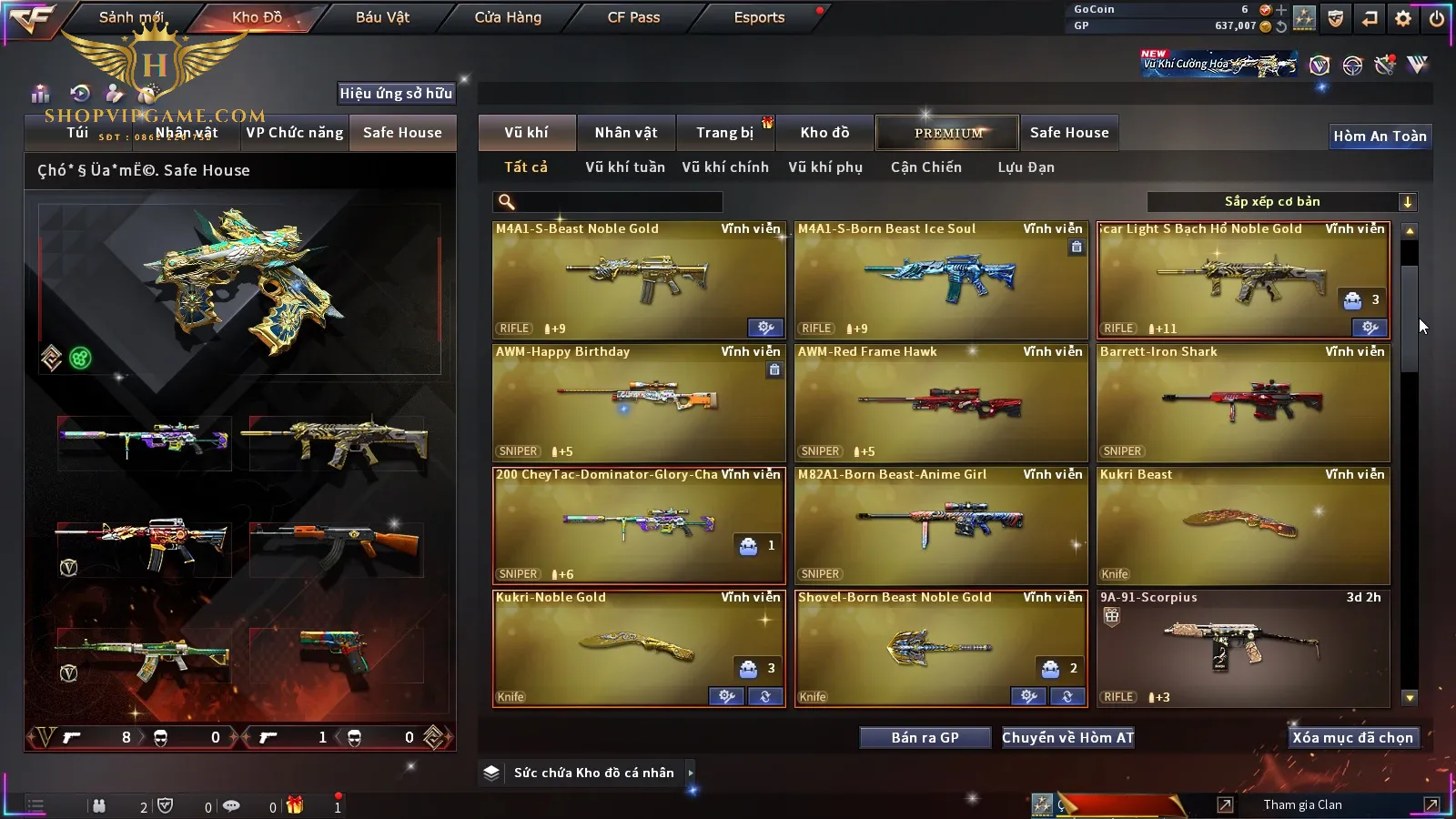Viewport: 1456px width, 819px height.
Task: Go to Cửa Hàng shop
Action: coord(508,17)
